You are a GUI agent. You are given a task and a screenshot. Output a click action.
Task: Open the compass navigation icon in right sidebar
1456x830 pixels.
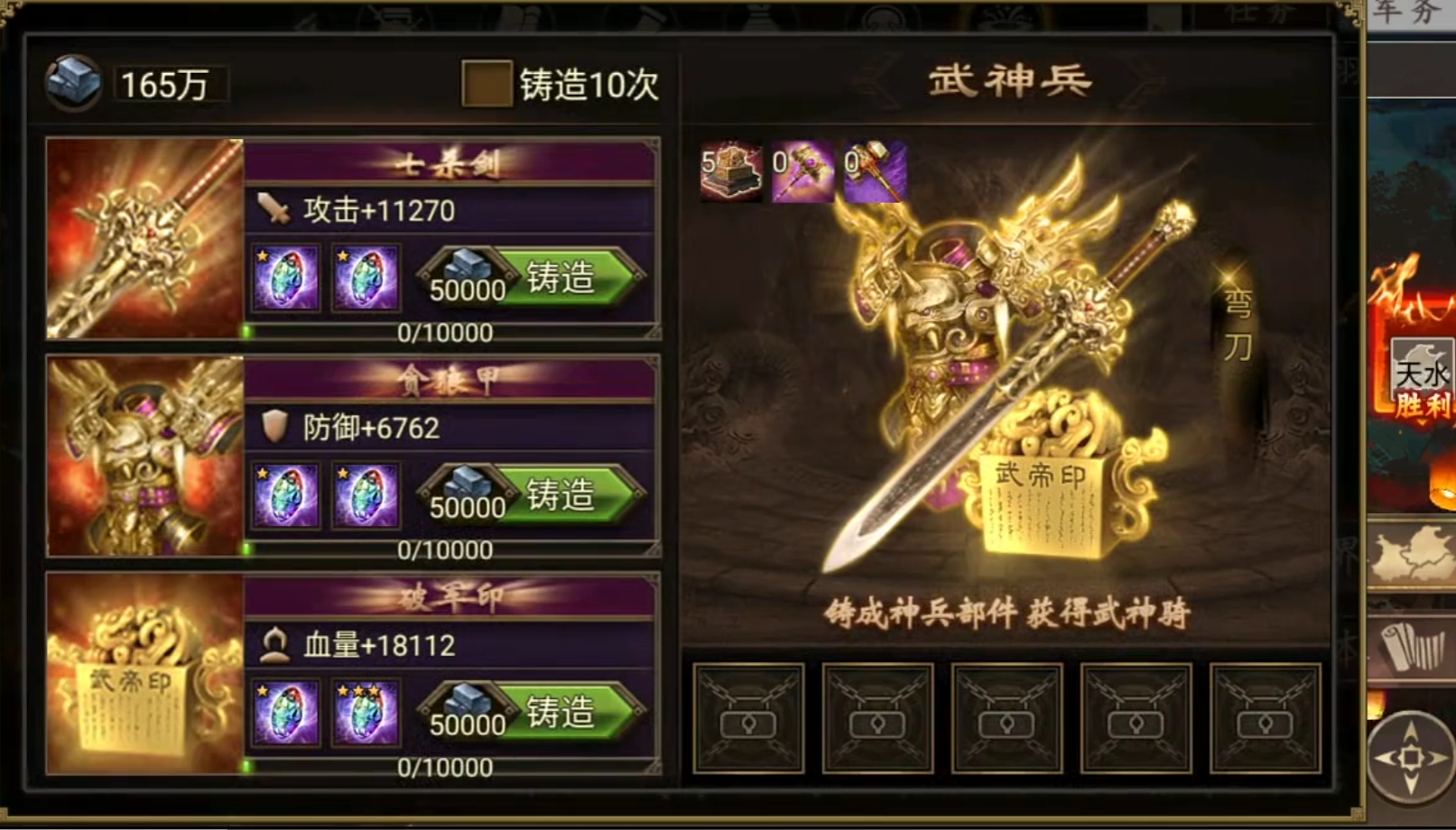point(1408,758)
